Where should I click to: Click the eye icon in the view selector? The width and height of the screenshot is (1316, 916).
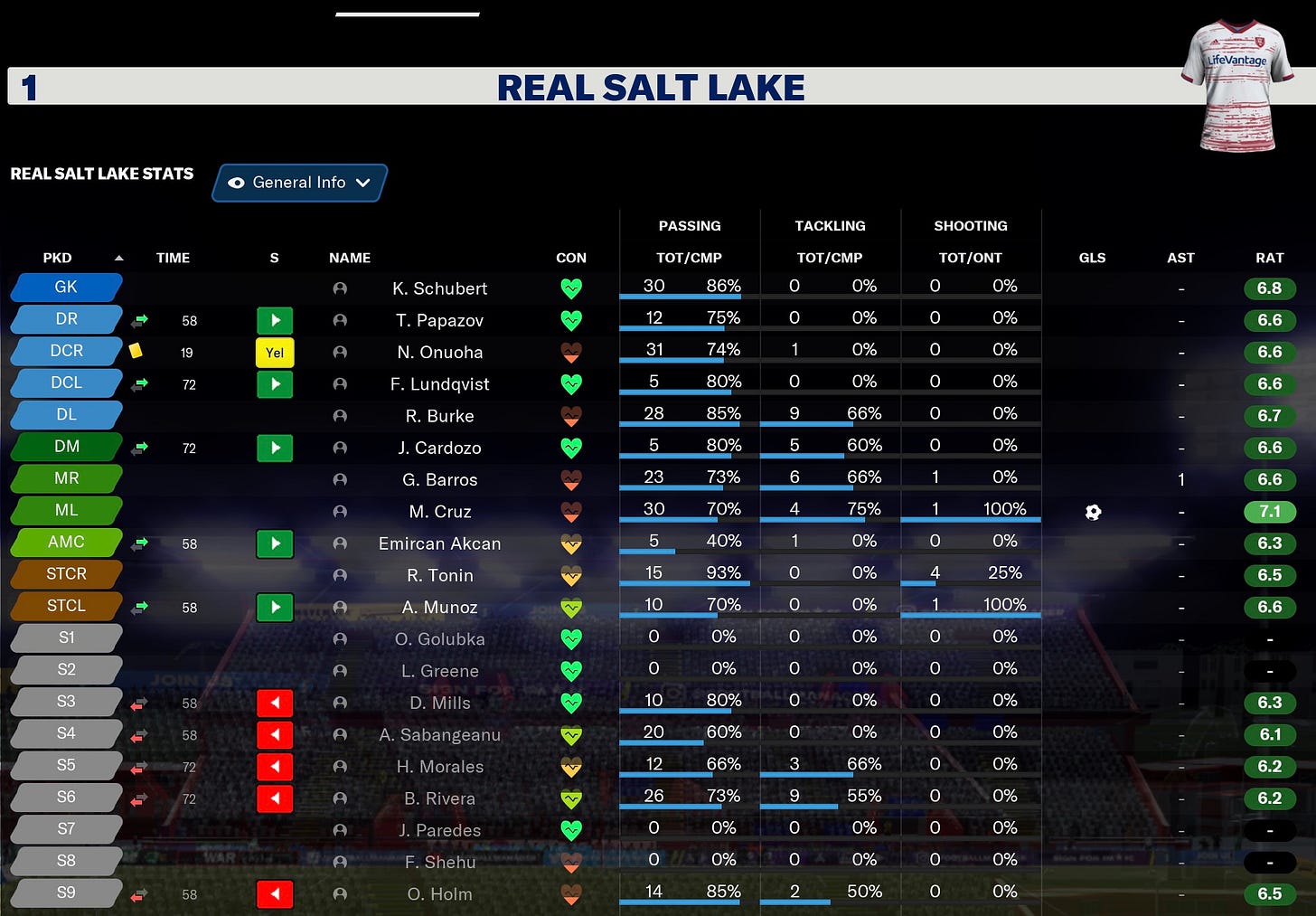tap(236, 183)
